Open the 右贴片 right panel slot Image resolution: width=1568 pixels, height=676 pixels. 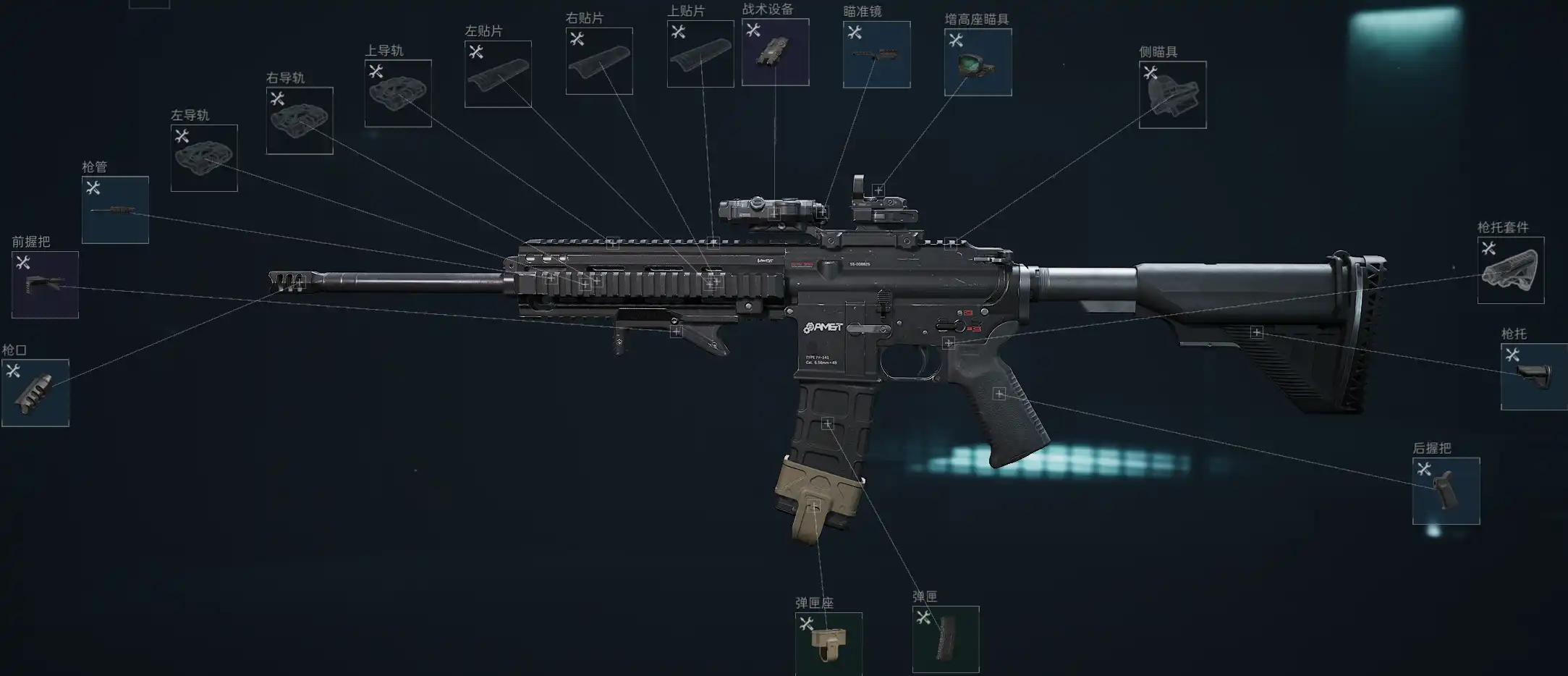click(599, 61)
